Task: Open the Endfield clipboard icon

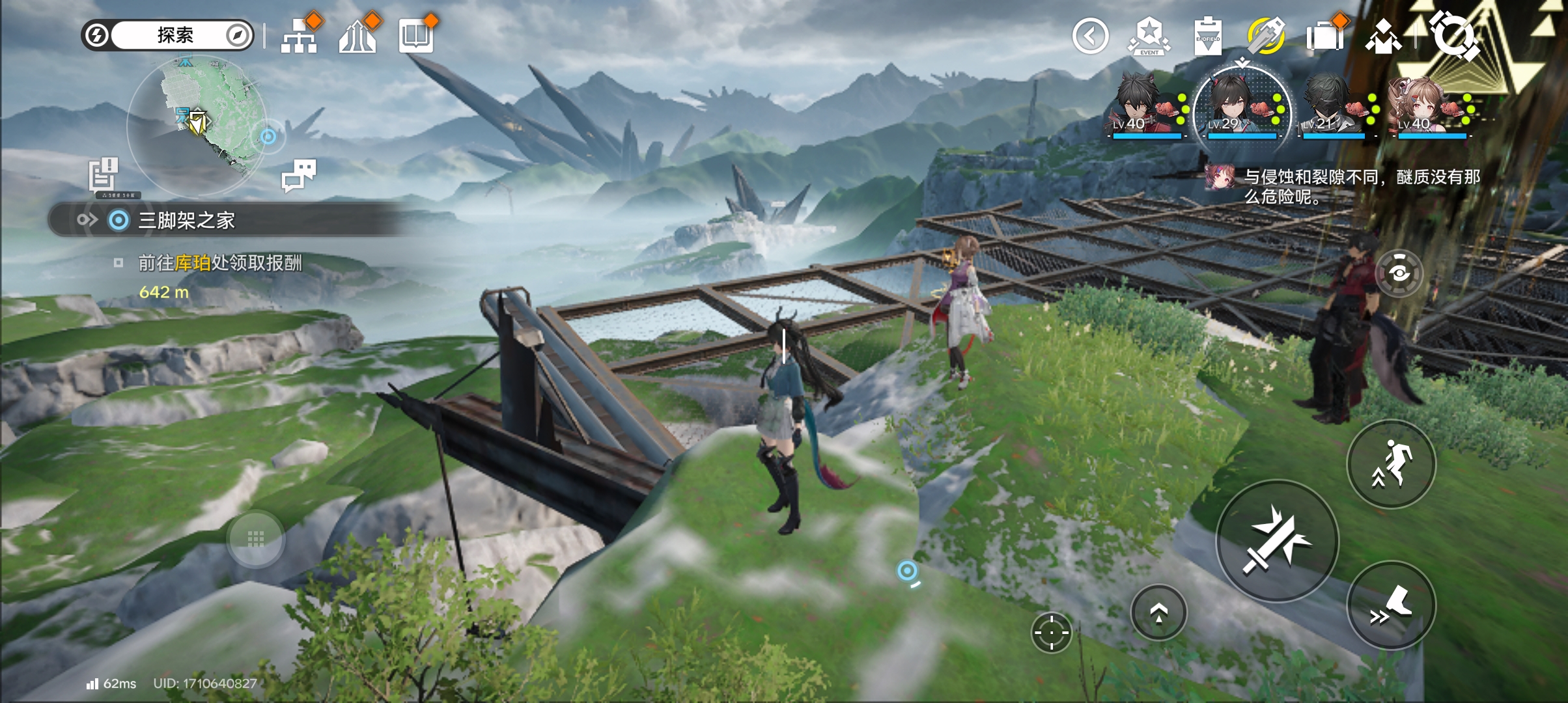Action: (1207, 36)
